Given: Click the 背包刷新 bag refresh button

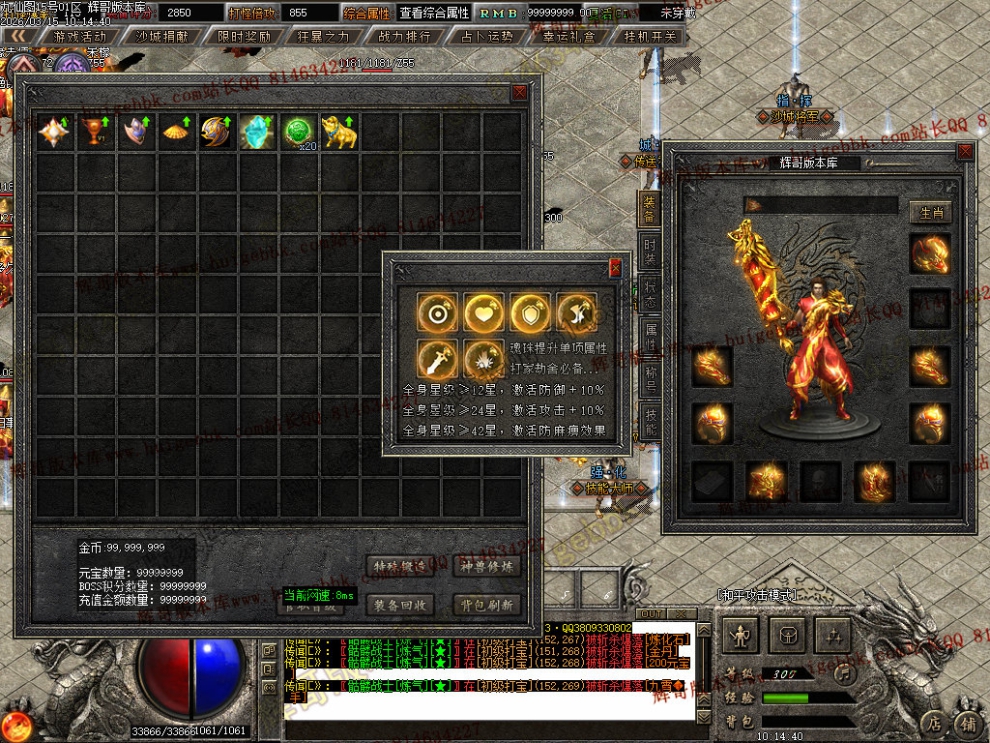Looking at the screenshot, I should point(487,605).
